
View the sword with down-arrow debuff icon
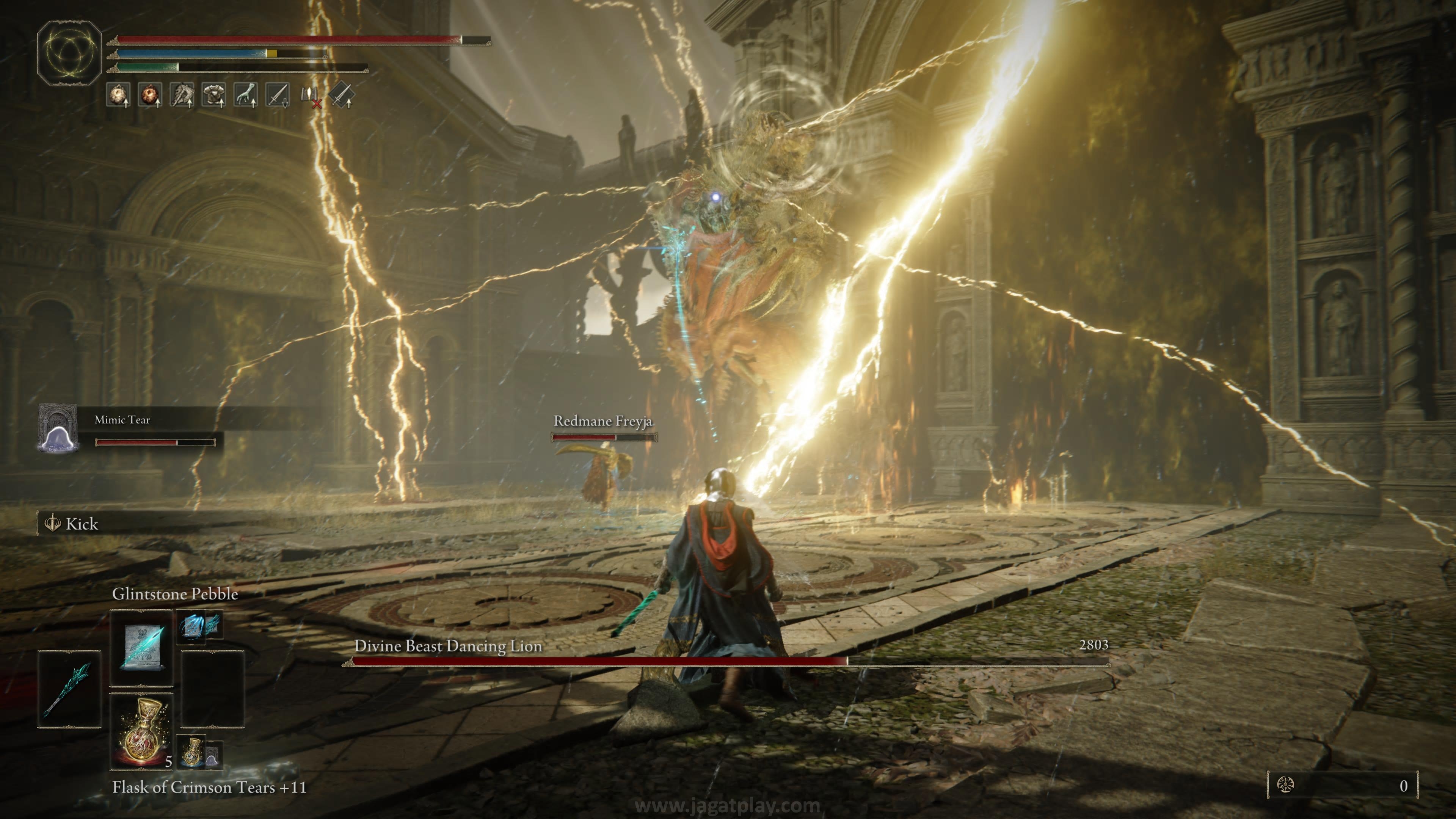[278, 95]
